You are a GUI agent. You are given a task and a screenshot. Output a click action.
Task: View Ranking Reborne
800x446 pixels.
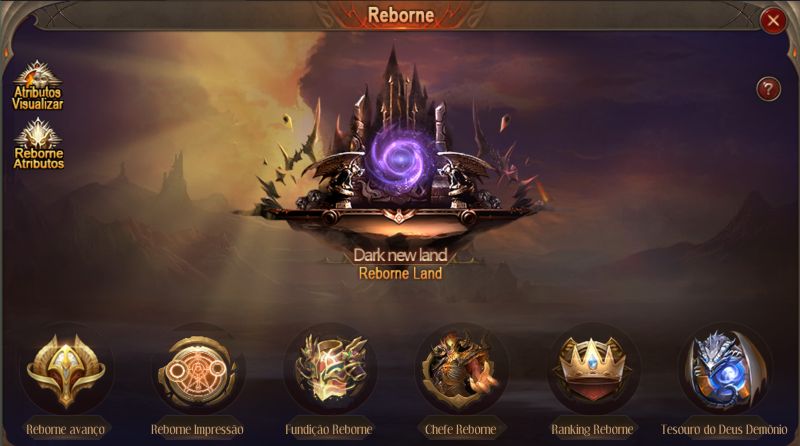(x=593, y=372)
